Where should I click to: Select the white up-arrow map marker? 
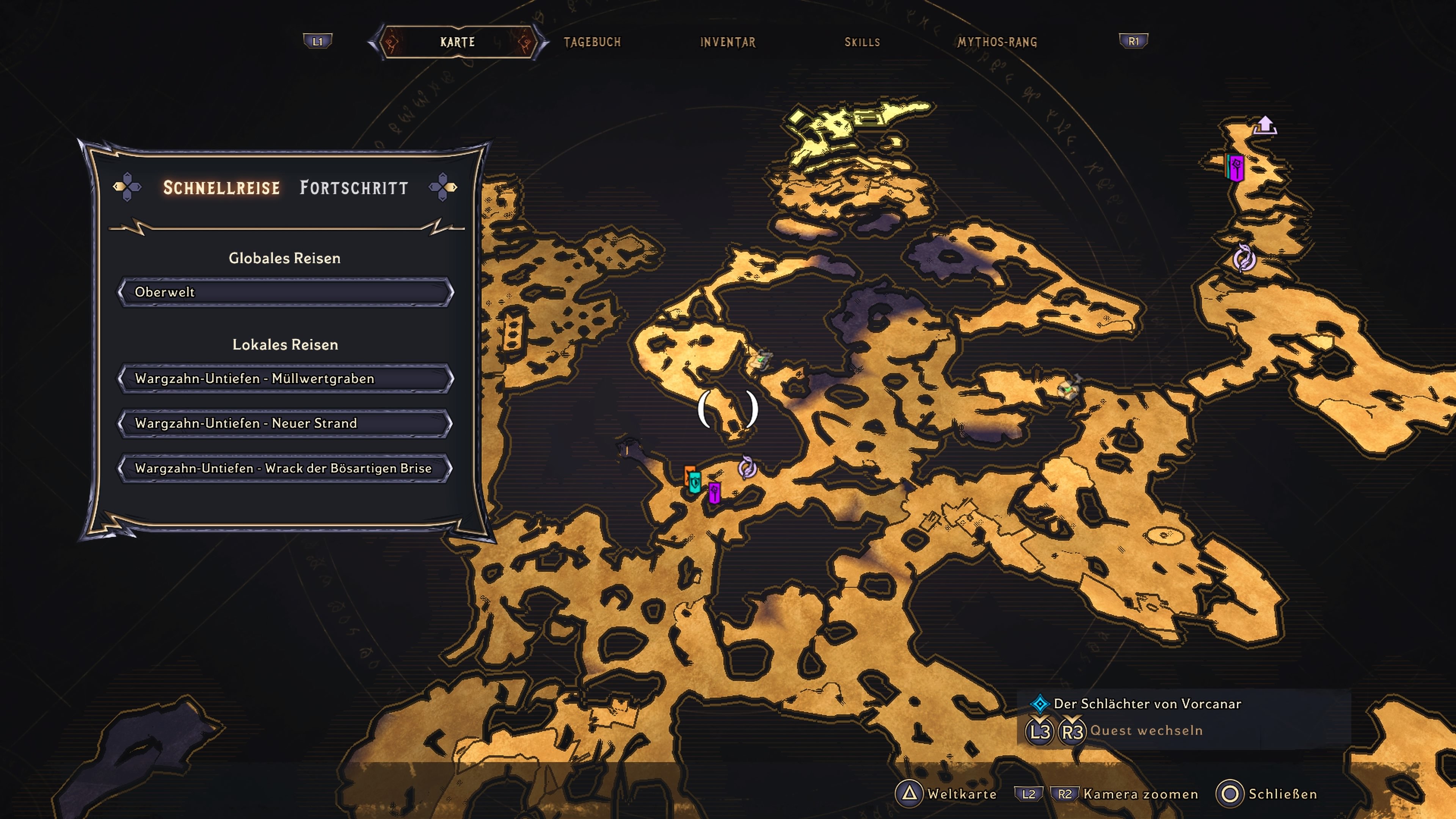pyautogui.click(x=1265, y=124)
